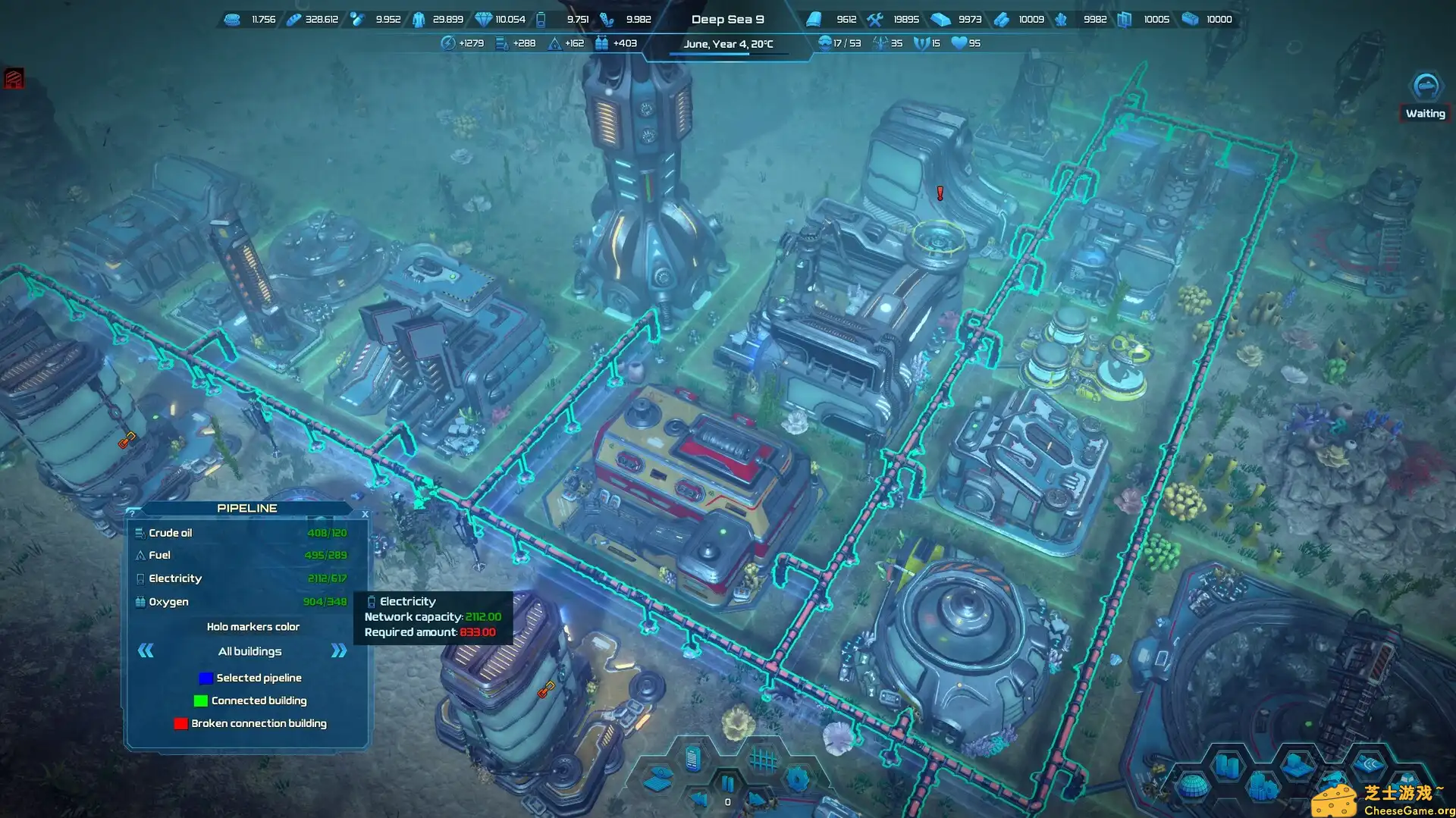Enable fast-forward game speed
Viewport: 1456px width, 818px height.
(758, 800)
